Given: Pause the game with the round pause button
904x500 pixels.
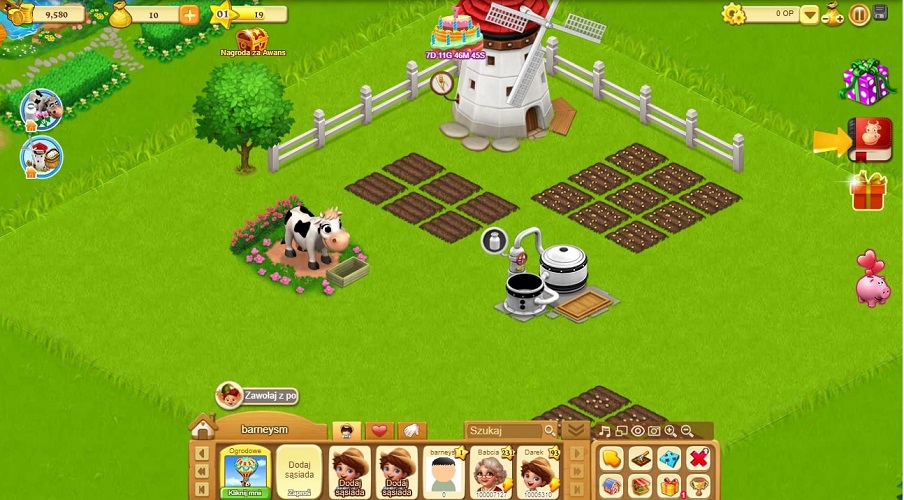Looking at the screenshot, I should tap(859, 14).
